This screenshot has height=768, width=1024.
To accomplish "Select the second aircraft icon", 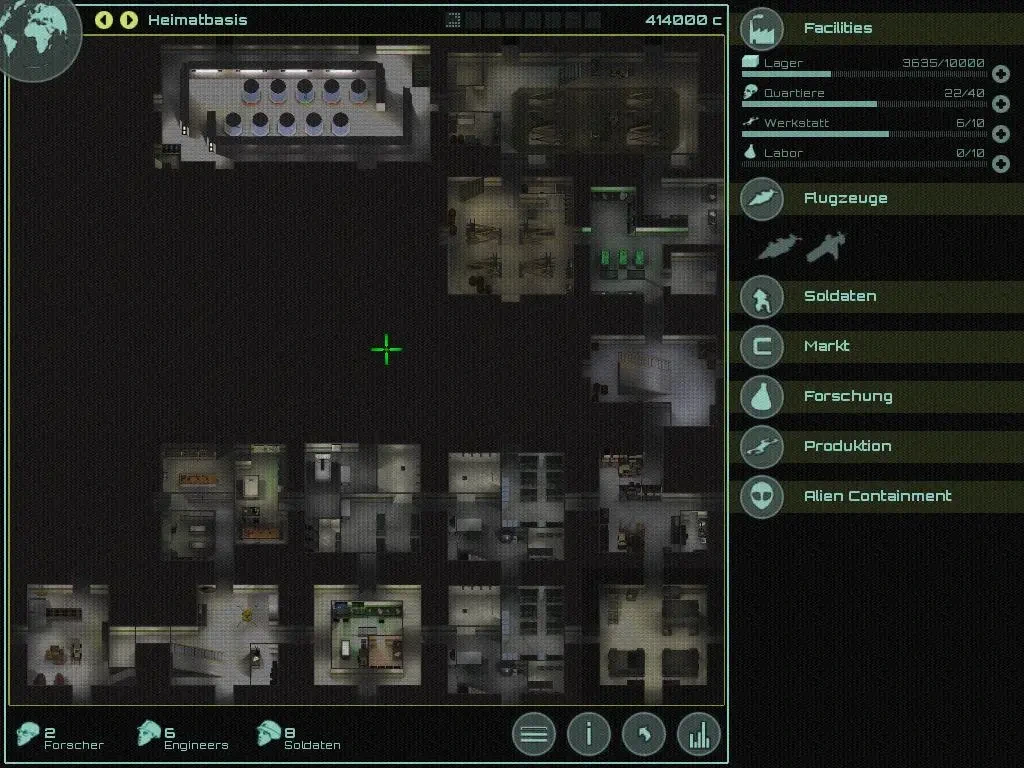I will pyautogui.click(x=826, y=245).
